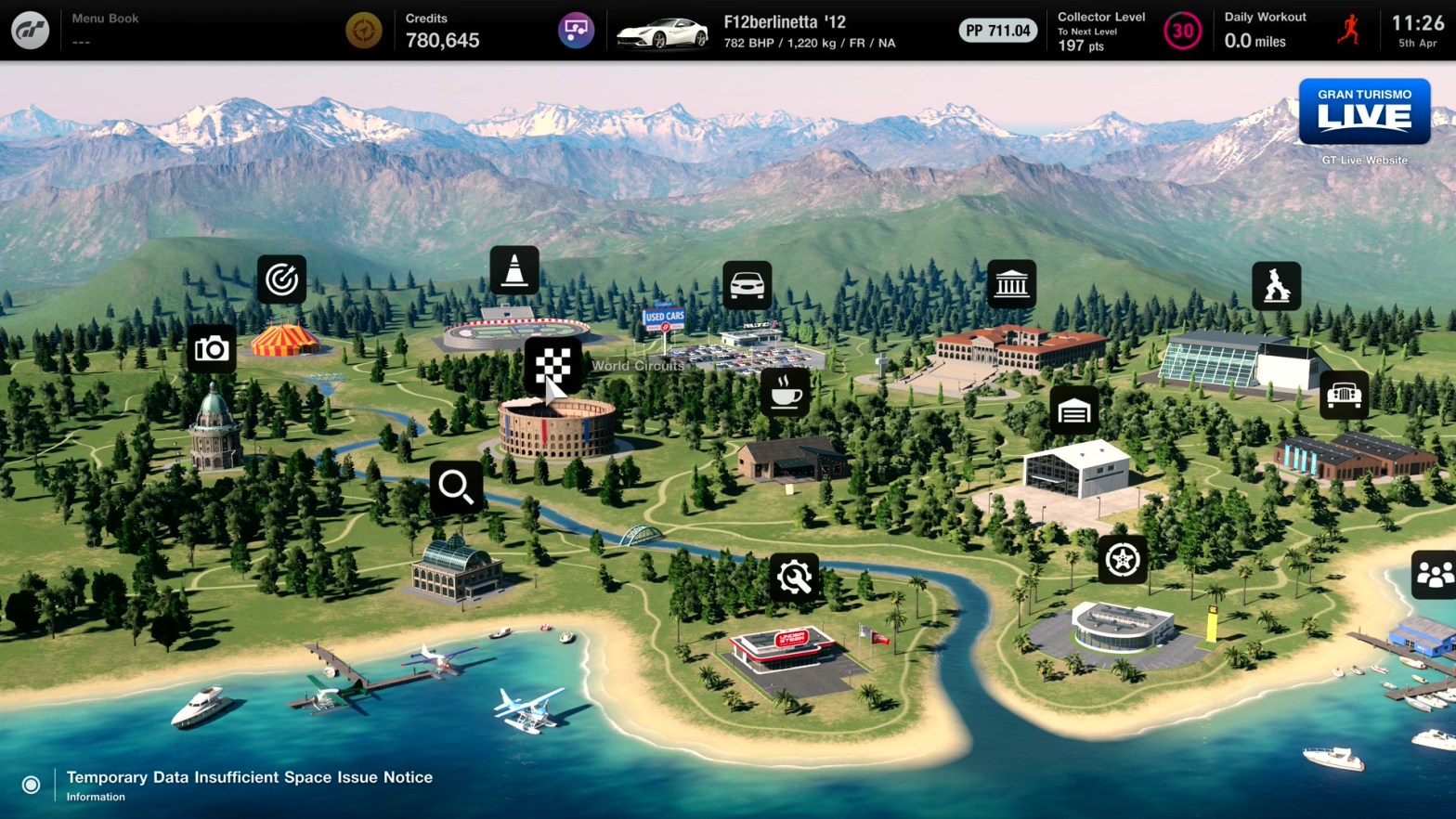The width and height of the screenshot is (1456, 819).
Task: Enter the Garage icon
Action: [x=1074, y=410]
